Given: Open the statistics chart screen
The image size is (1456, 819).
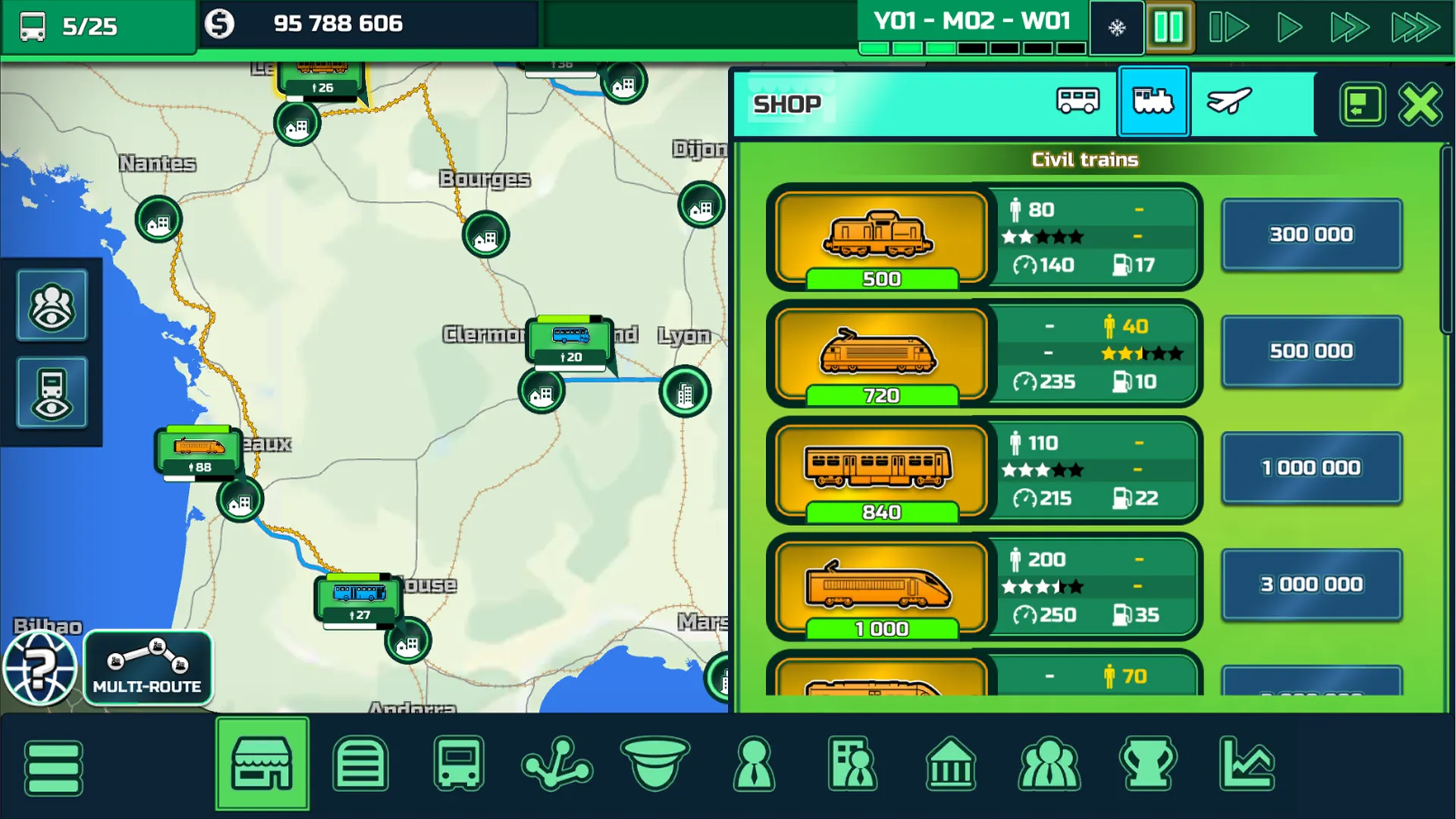Looking at the screenshot, I should coord(1247,764).
